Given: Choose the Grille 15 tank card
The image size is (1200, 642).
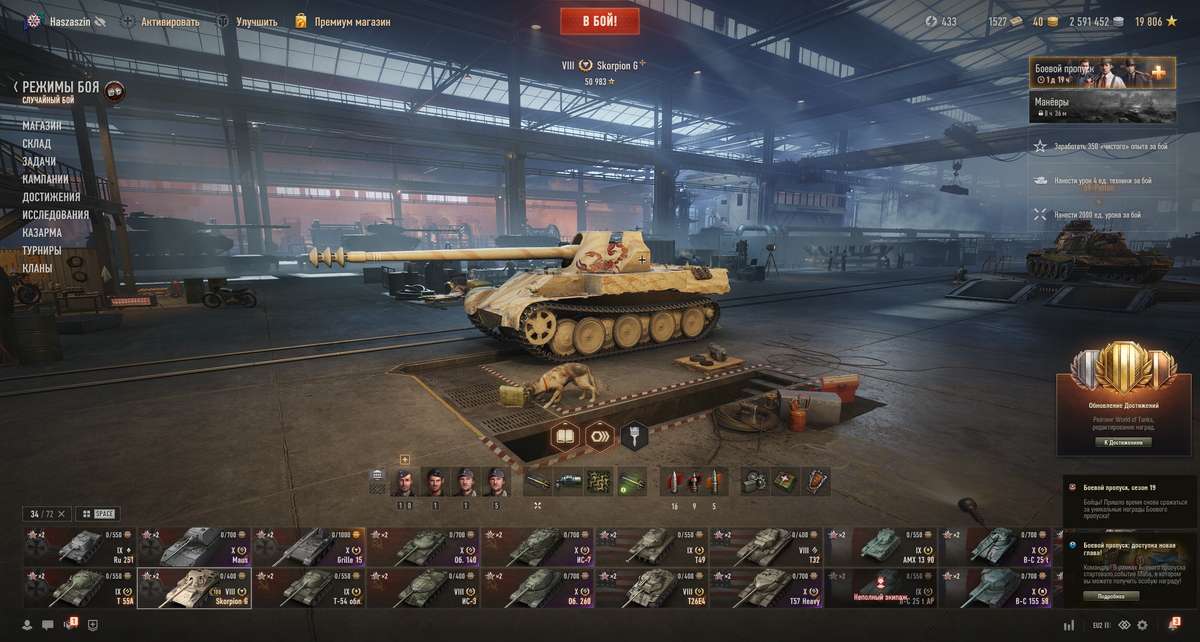Looking at the screenshot, I should coord(309,547).
